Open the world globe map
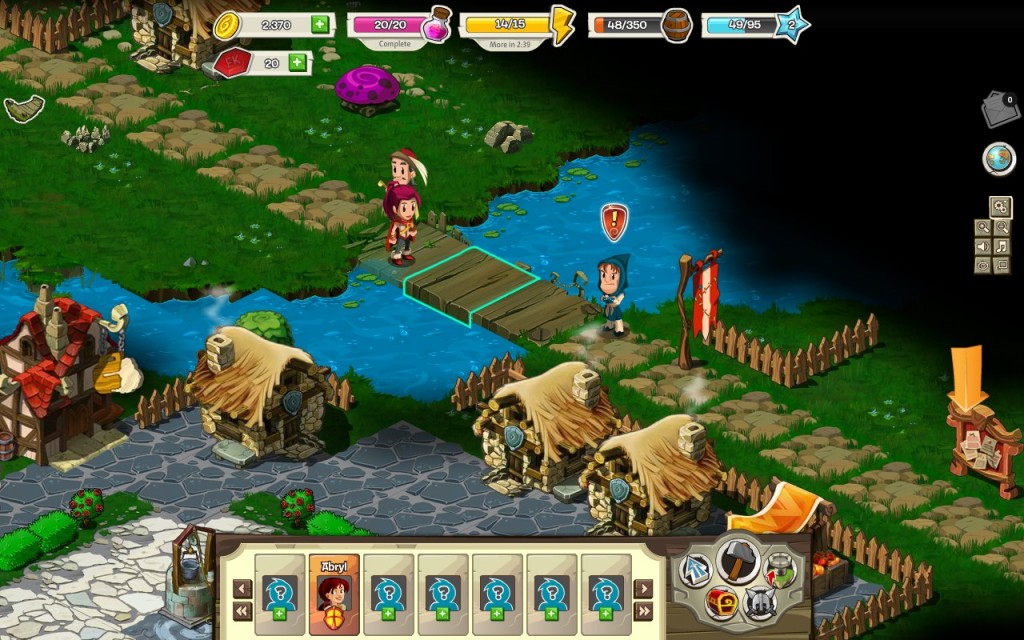Viewport: 1024px width, 640px height. click(x=999, y=158)
